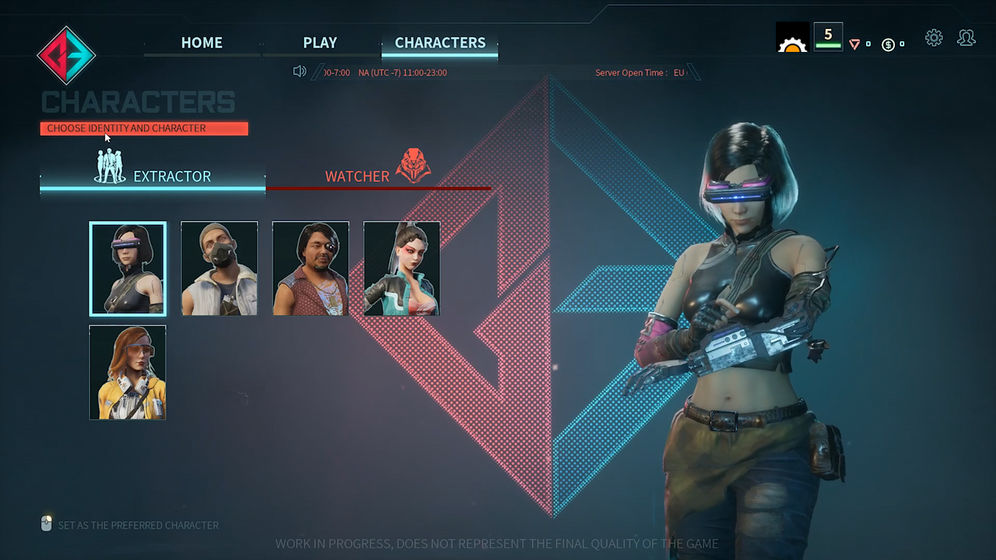Image resolution: width=996 pixels, height=560 pixels.
Task: Select the ponytail woman in teal portrait
Action: pyautogui.click(x=402, y=269)
